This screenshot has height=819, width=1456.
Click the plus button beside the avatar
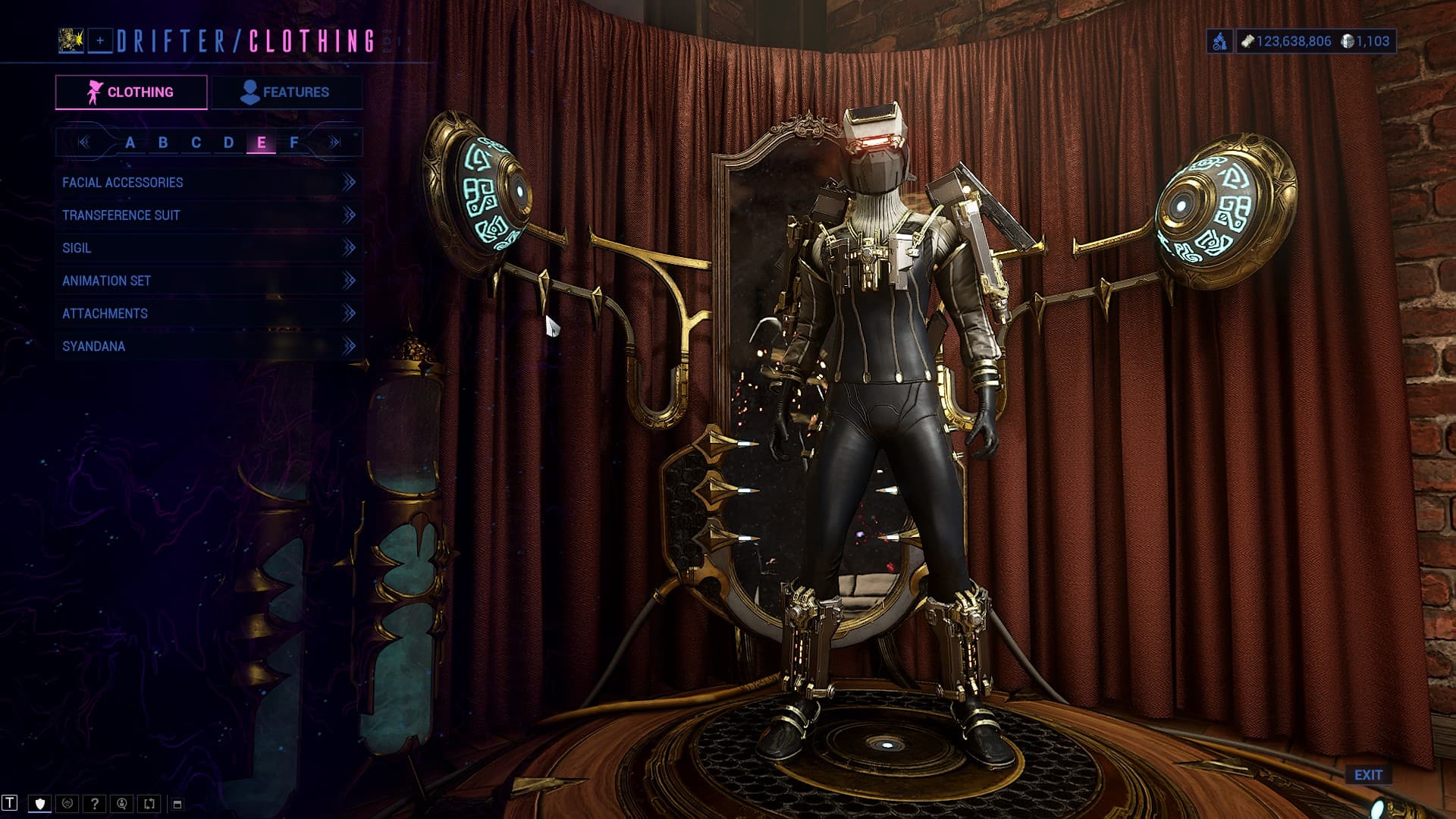(x=100, y=41)
